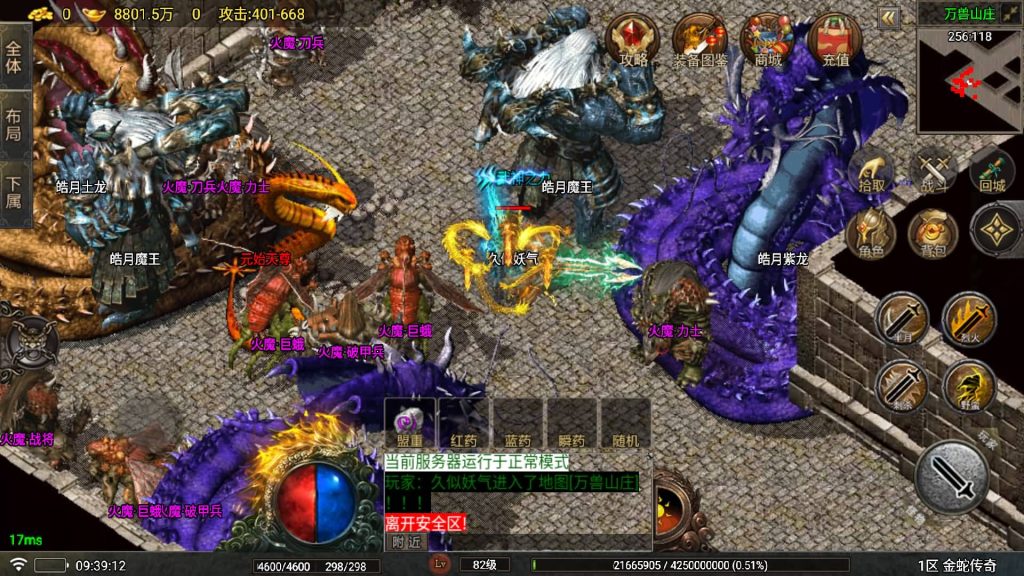Open the 商城 shop
Image resolution: width=1024 pixels, height=576 pixels.
(x=767, y=40)
